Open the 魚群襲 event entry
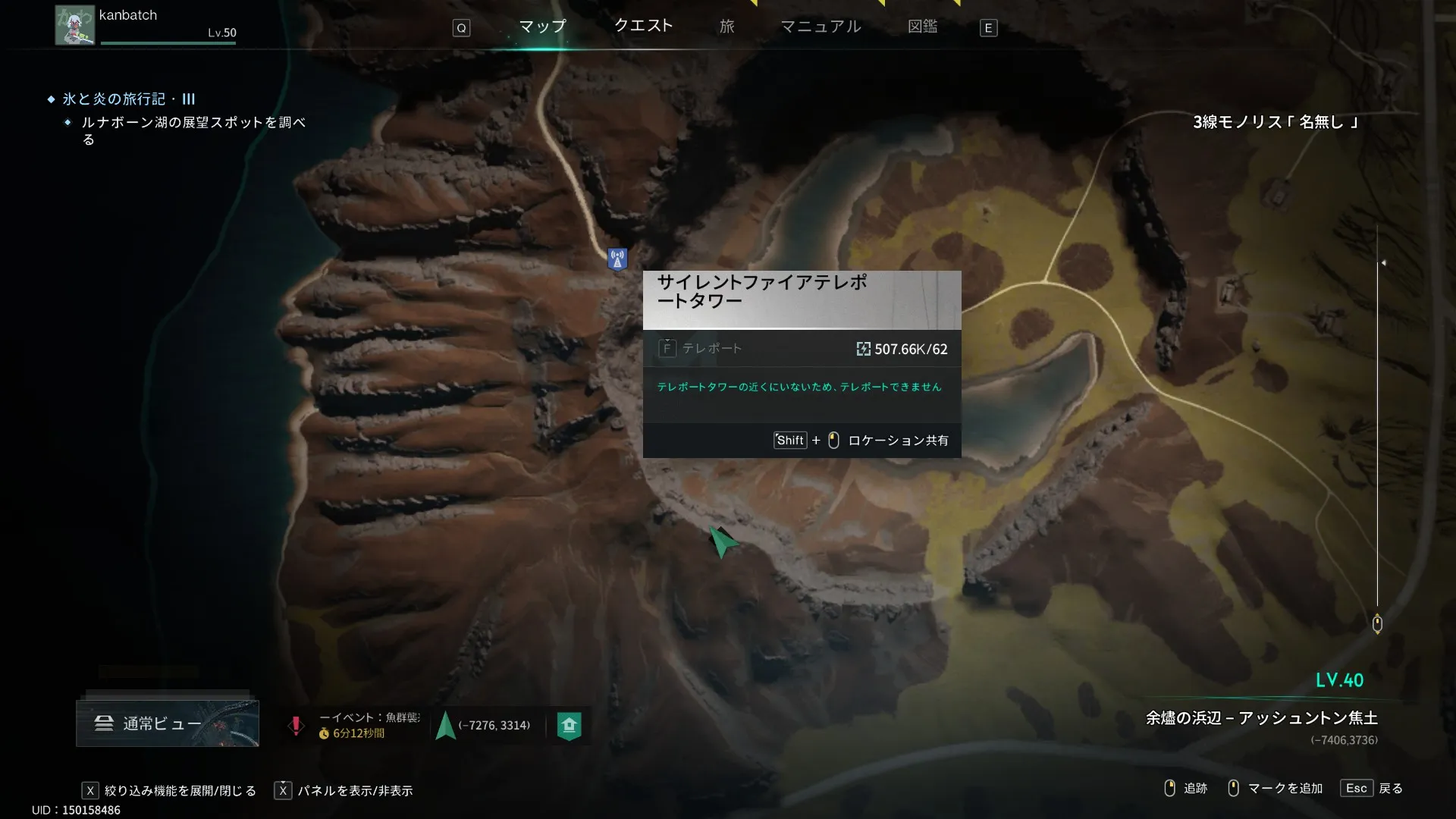 tap(356, 725)
